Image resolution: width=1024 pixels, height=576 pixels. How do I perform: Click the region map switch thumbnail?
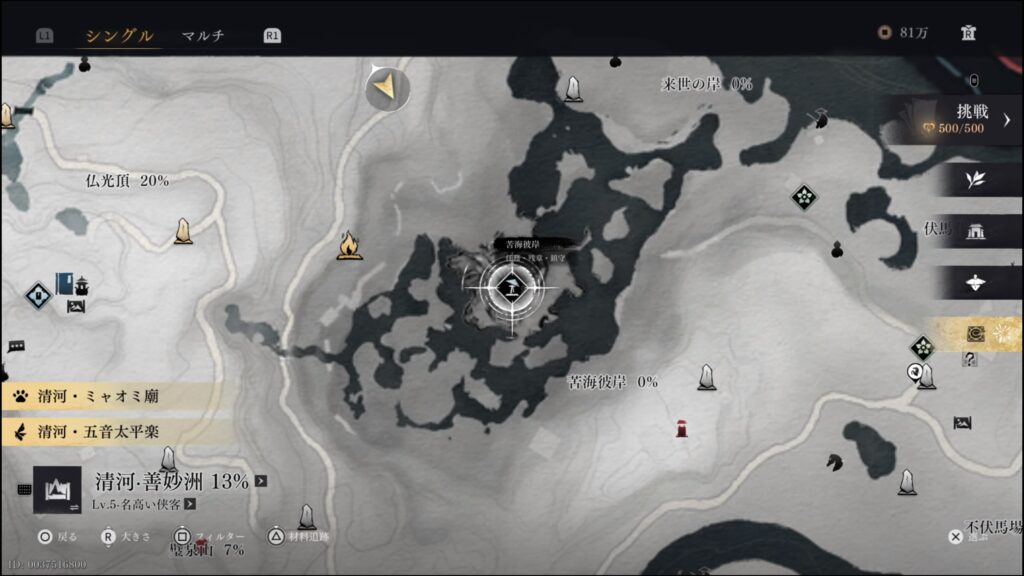[57, 489]
